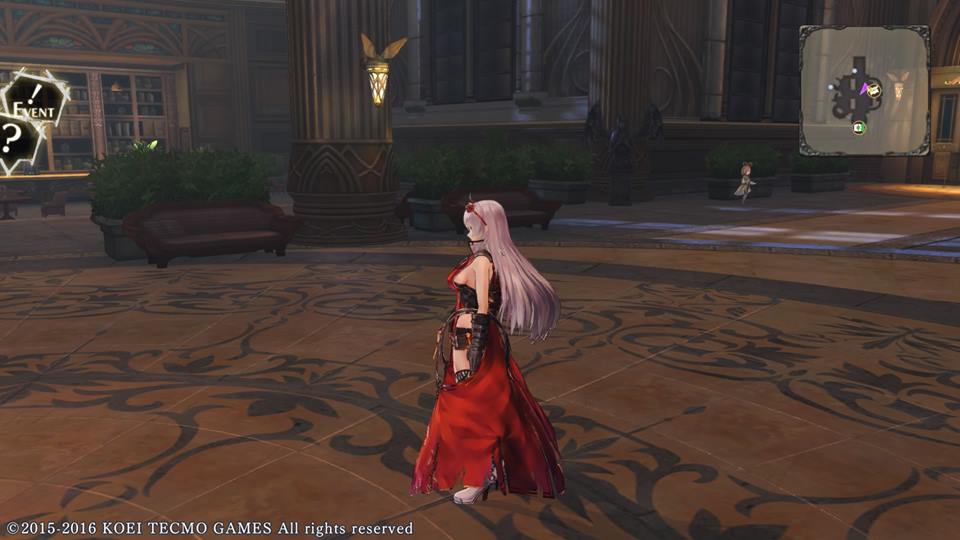This screenshot has height=540, width=960.
Task: Select the green marker on the minimap
Action: click(858, 127)
